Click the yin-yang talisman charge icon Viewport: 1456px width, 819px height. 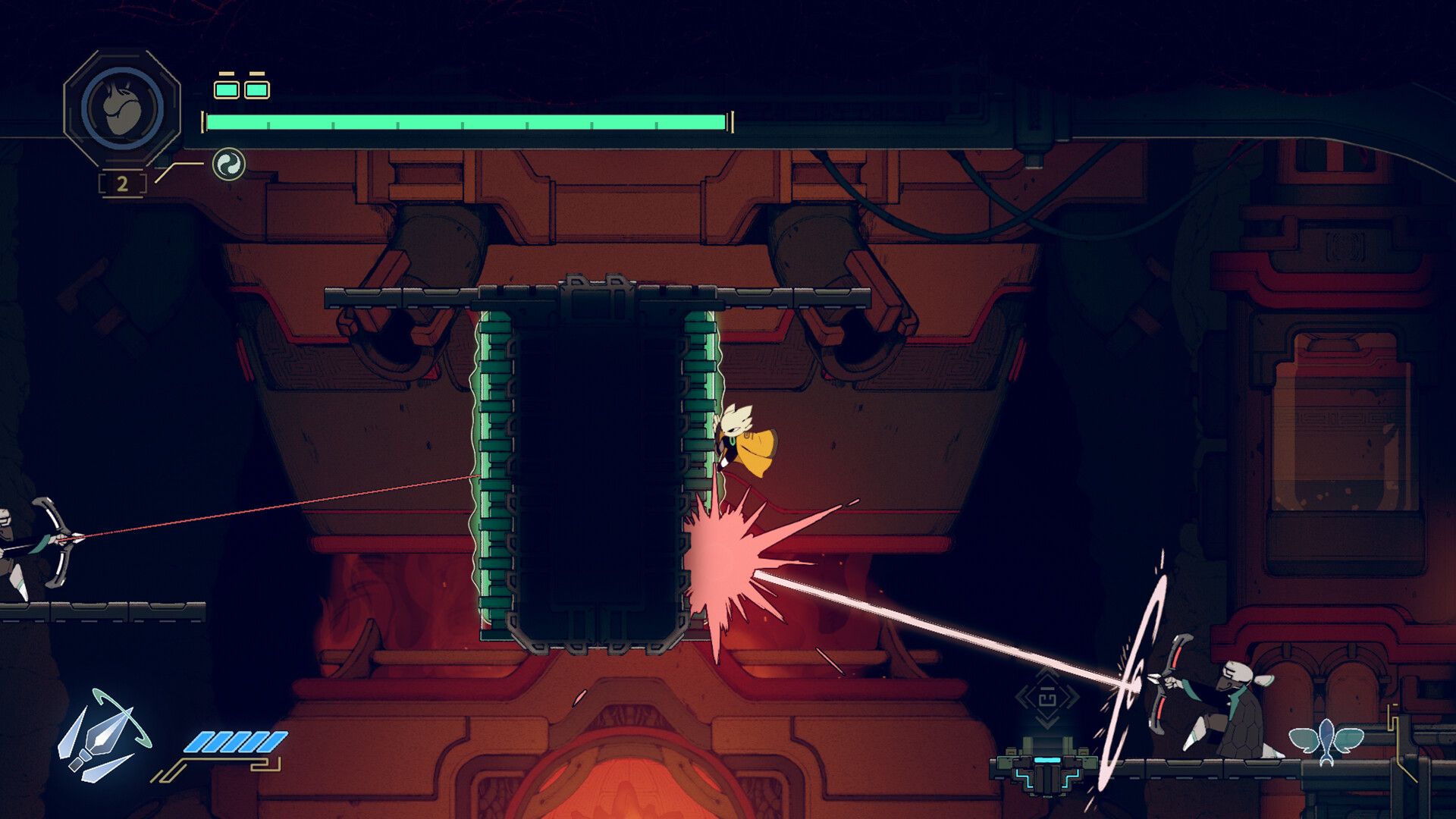(229, 165)
